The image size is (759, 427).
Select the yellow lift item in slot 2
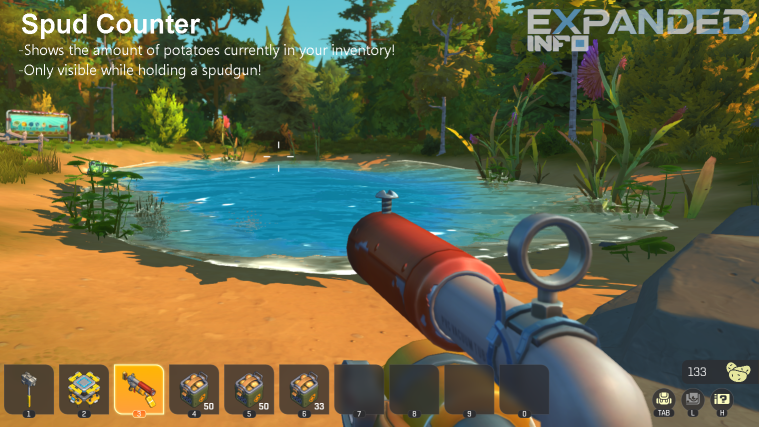tap(83, 388)
